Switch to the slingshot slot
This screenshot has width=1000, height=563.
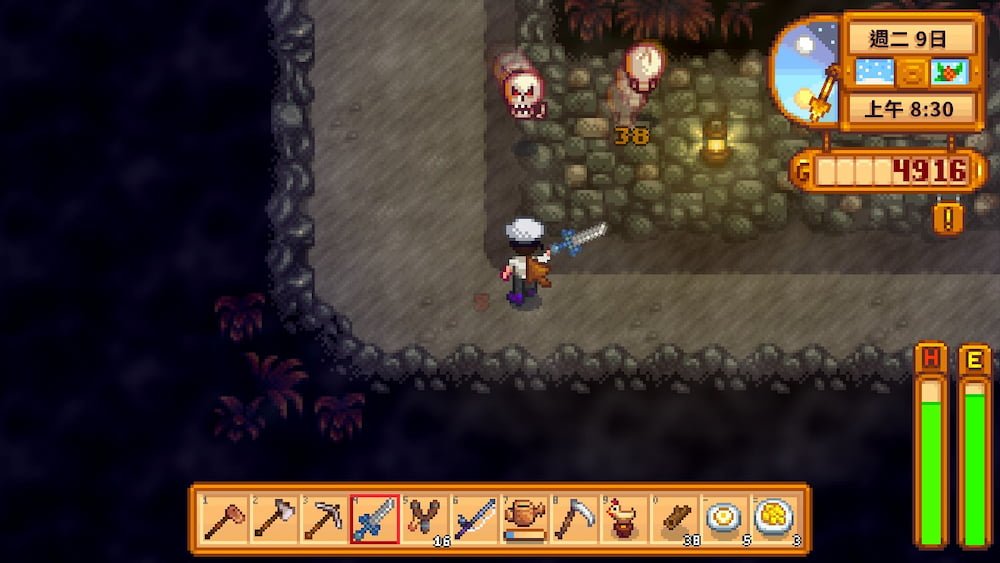click(424, 519)
